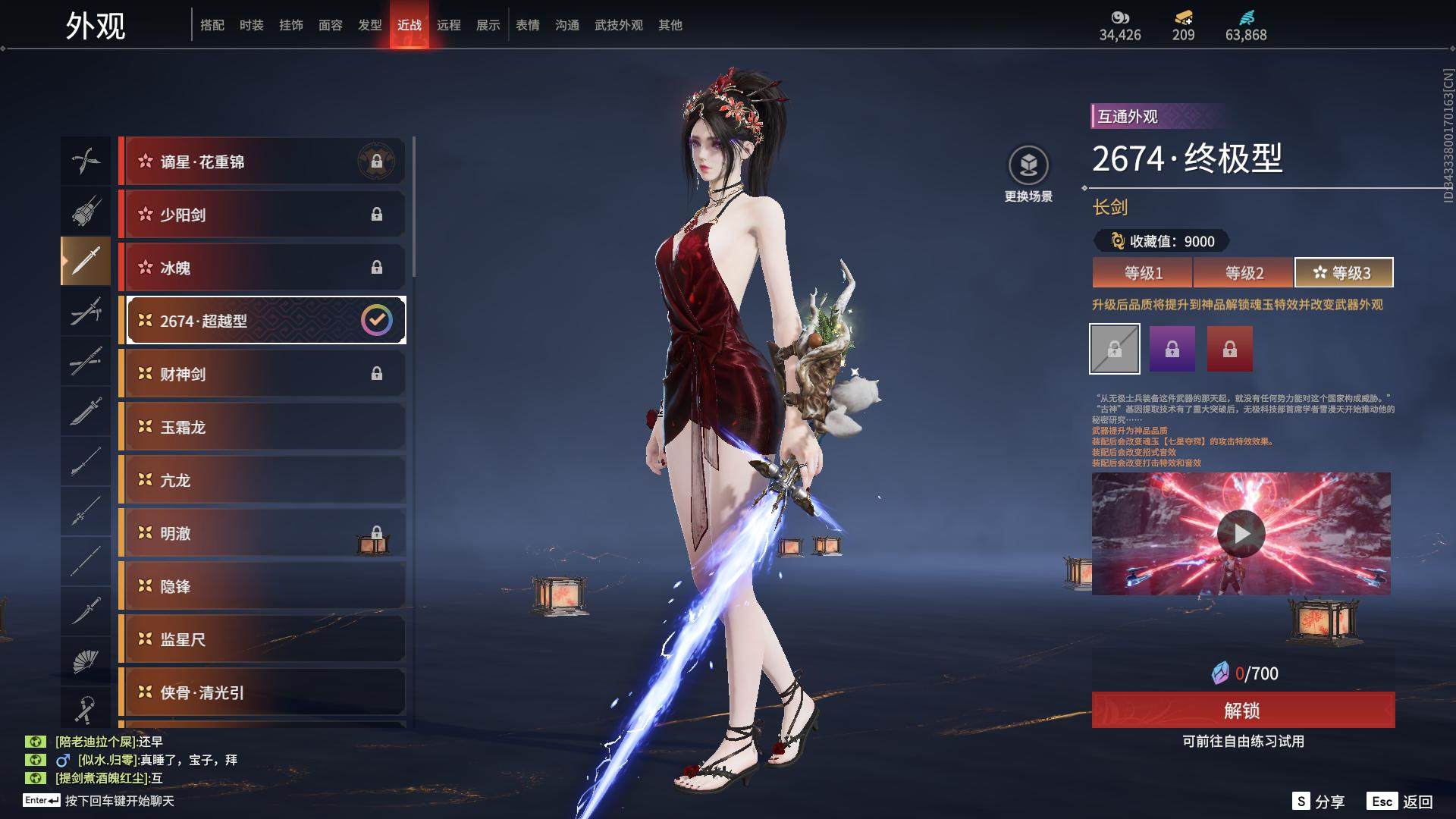Pick the 财神剑 skin from list

point(262,374)
